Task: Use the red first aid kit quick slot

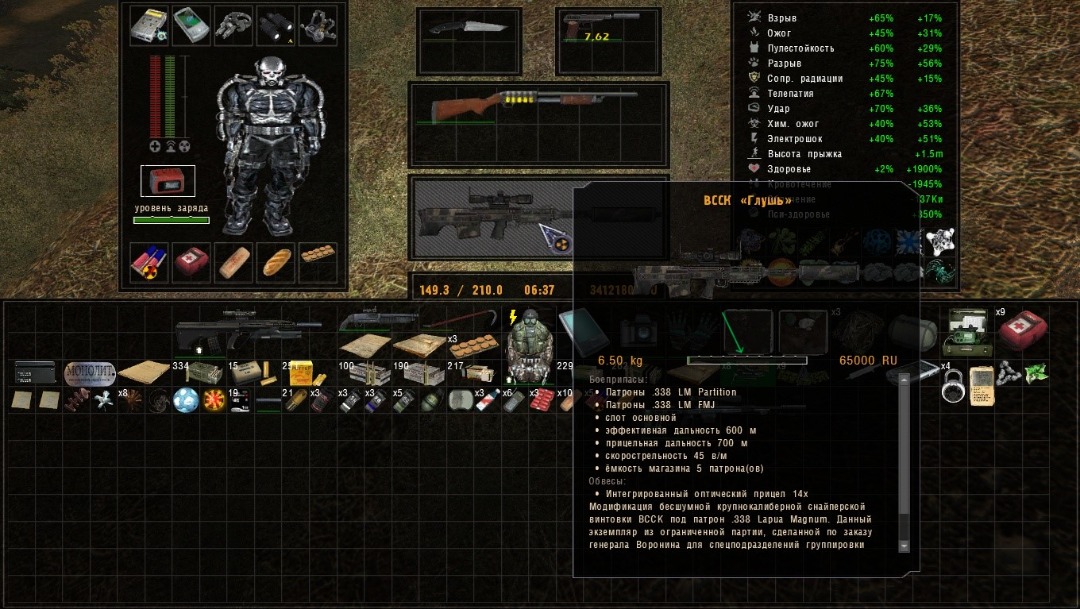Action: click(191, 261)
